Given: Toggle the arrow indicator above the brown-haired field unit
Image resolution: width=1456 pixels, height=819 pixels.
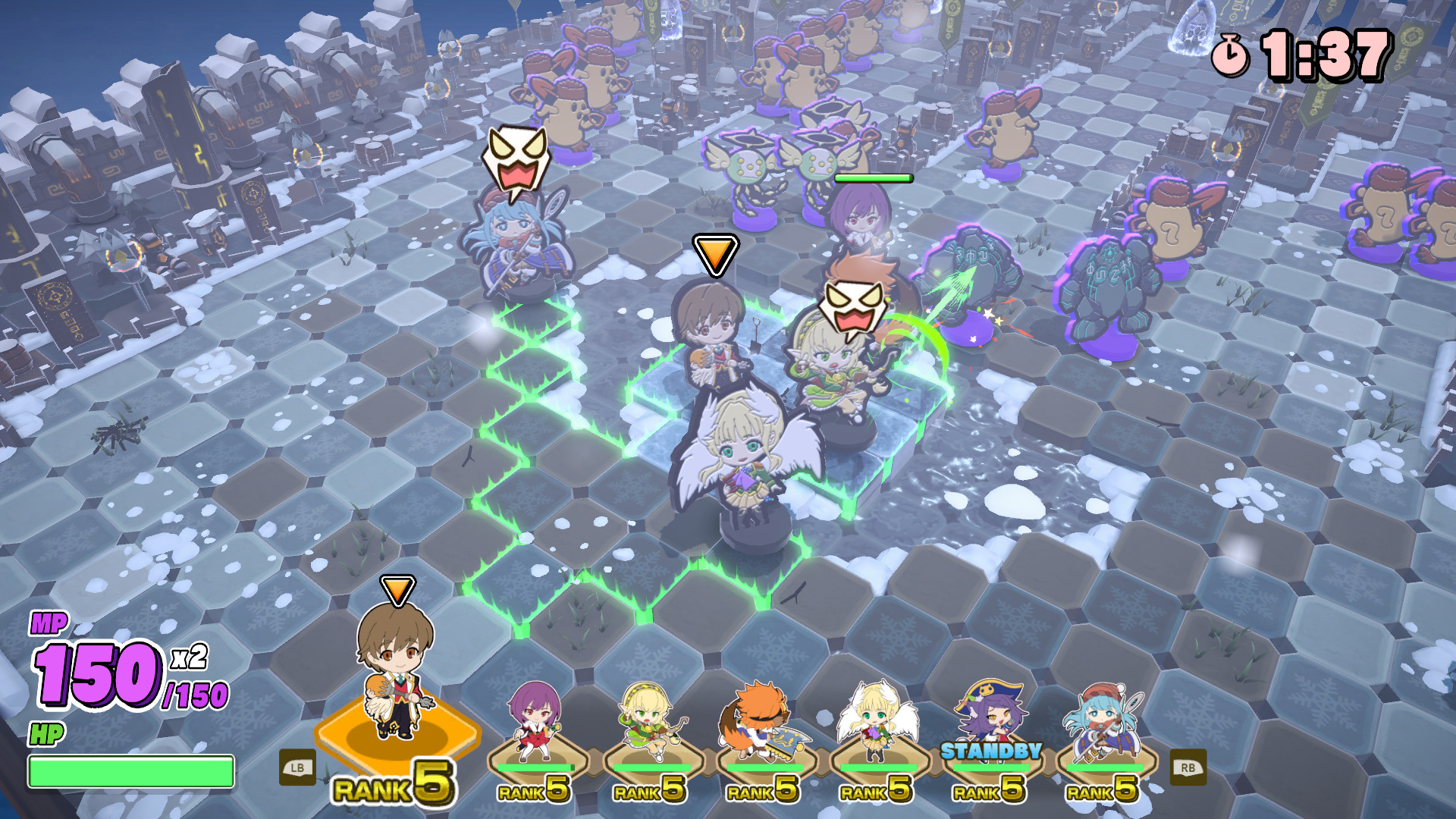Looking at the screenshot, I should point(714,254).
